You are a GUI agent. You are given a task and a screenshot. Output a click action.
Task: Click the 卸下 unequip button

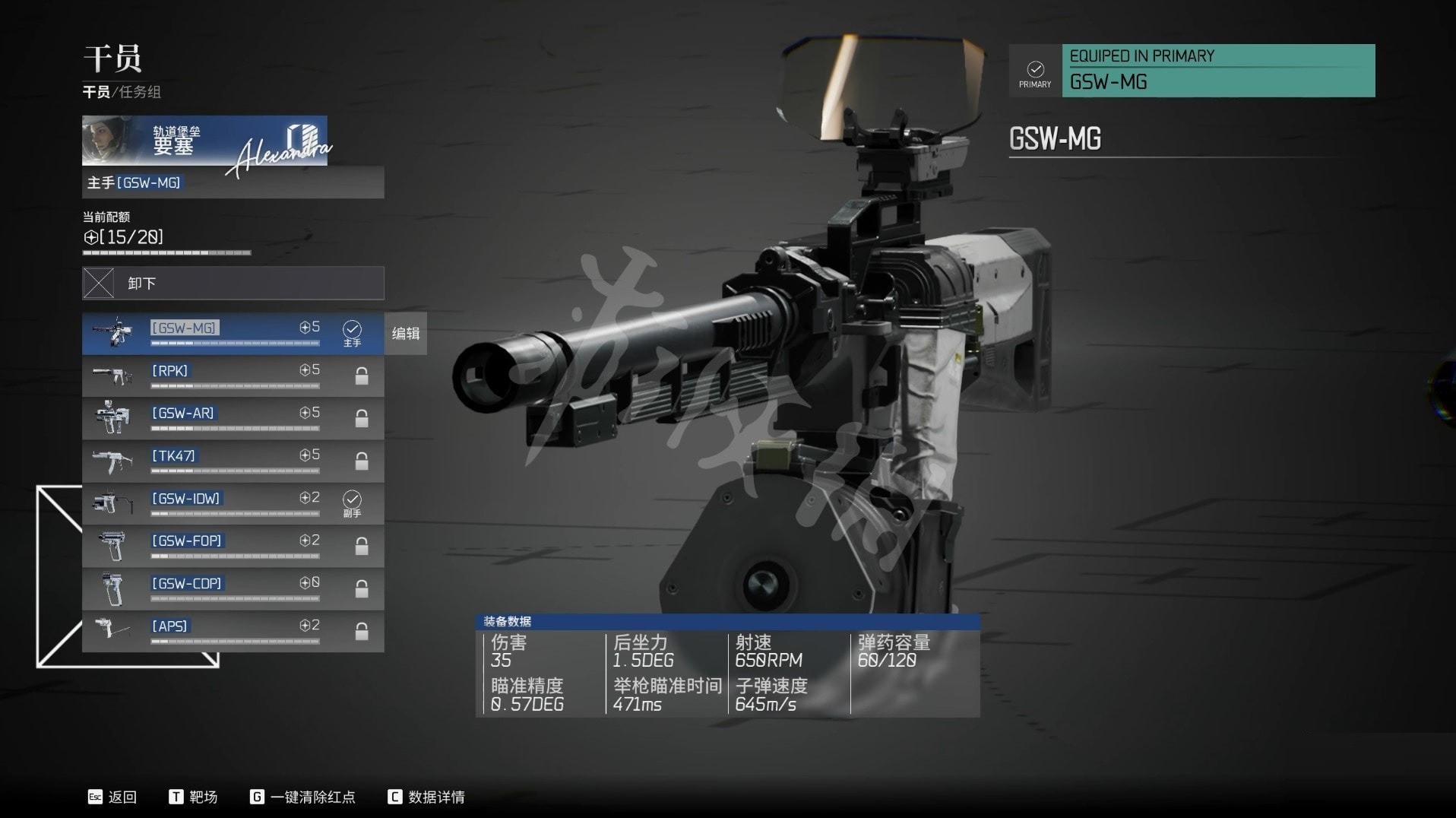coord(233,284)
